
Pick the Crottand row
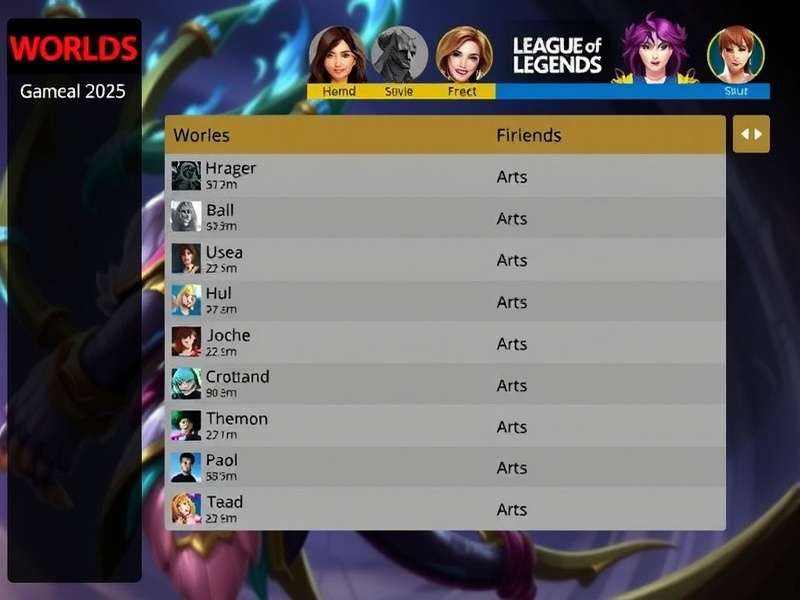pyautogui.click(x=445, y=385)
